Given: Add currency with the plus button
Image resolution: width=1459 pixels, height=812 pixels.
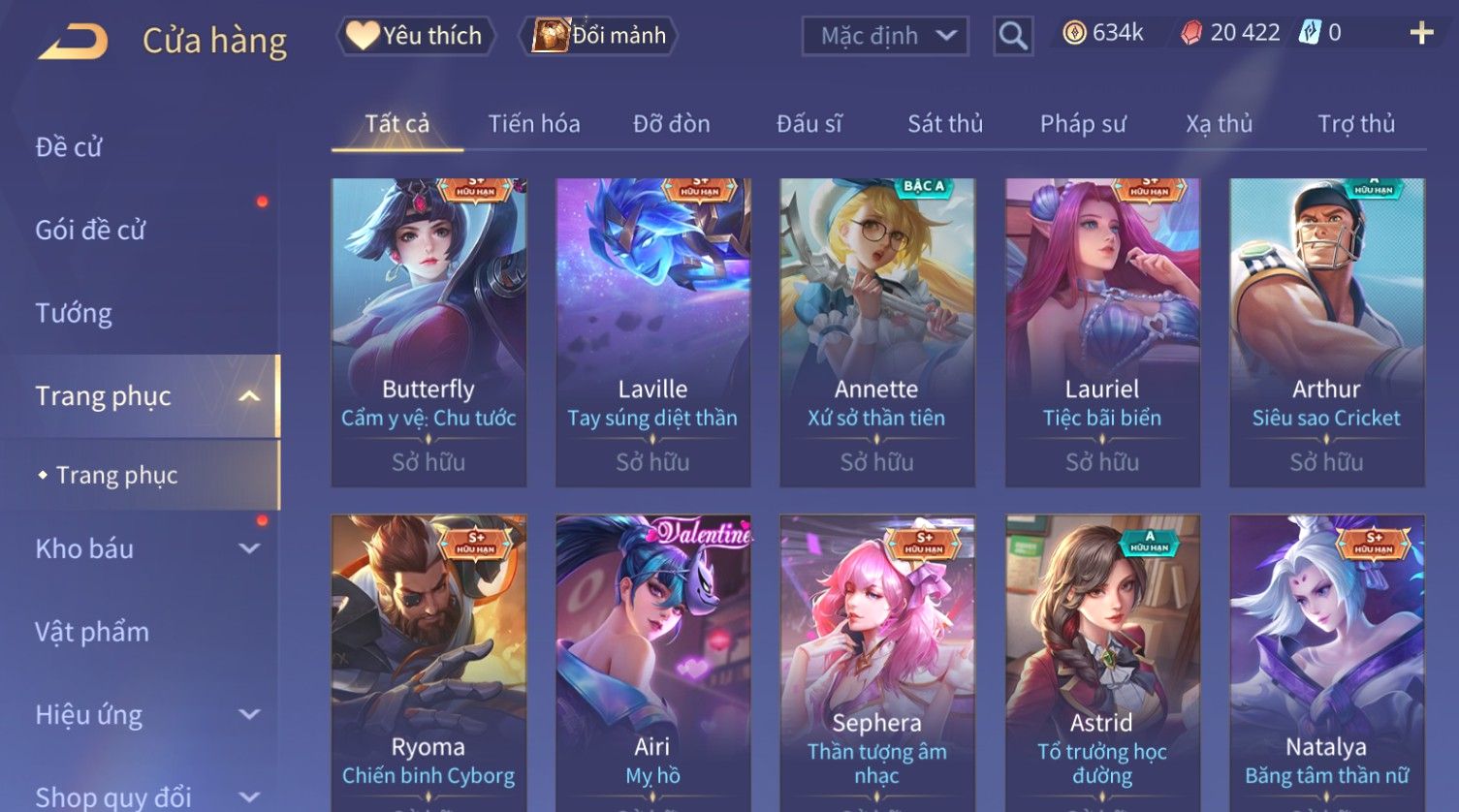Looking at the screenshot, I should coord(1421,34).
